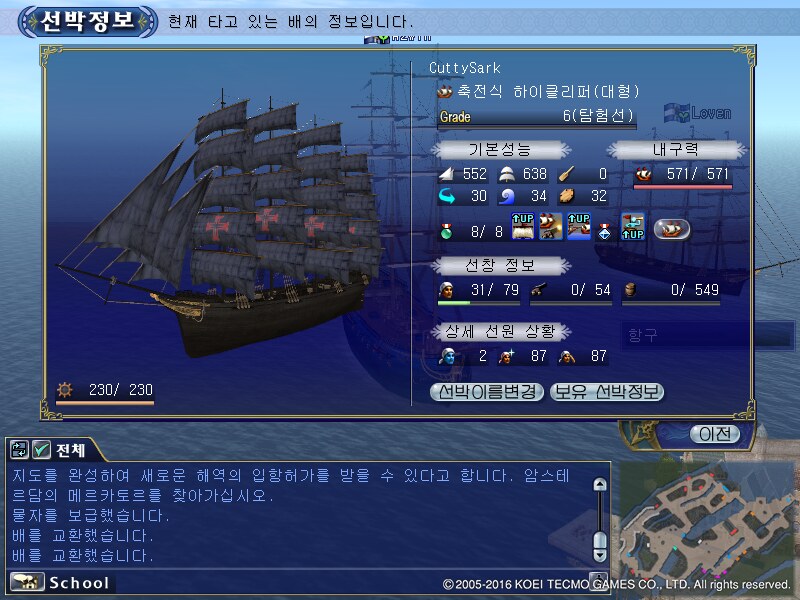This screenshot has width=800, height=600.
Task: Select the ram upgrade UP icon
Action: click(x=578, y=228)
